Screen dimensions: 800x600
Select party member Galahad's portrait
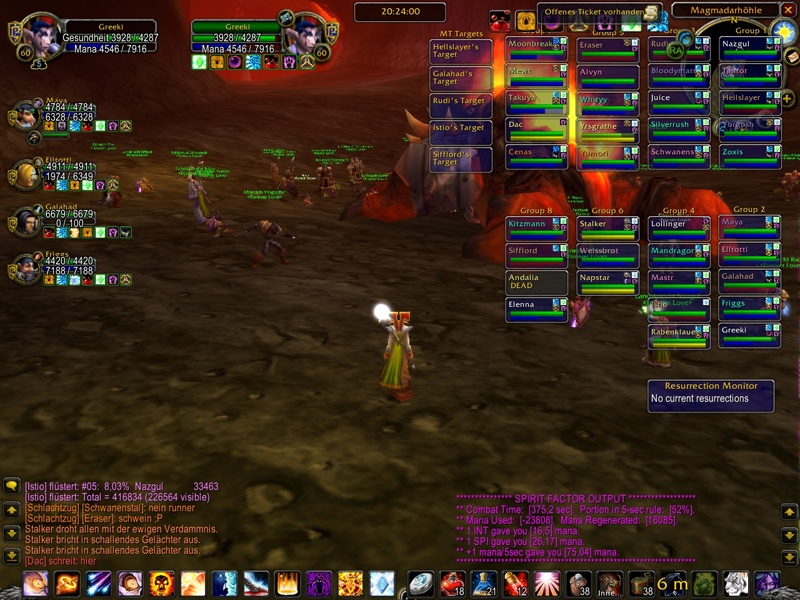click(24, 221)
